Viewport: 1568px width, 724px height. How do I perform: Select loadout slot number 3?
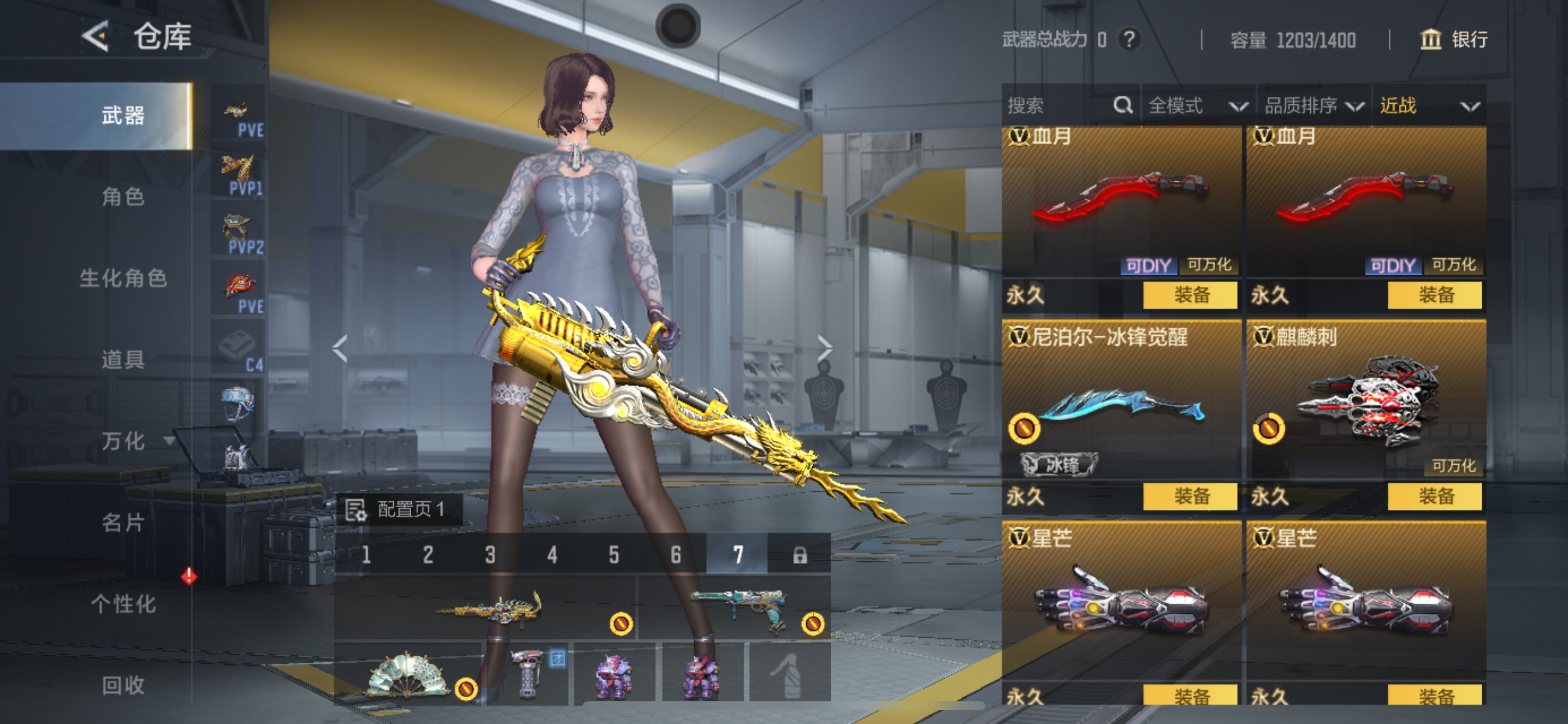pos(490,555)
